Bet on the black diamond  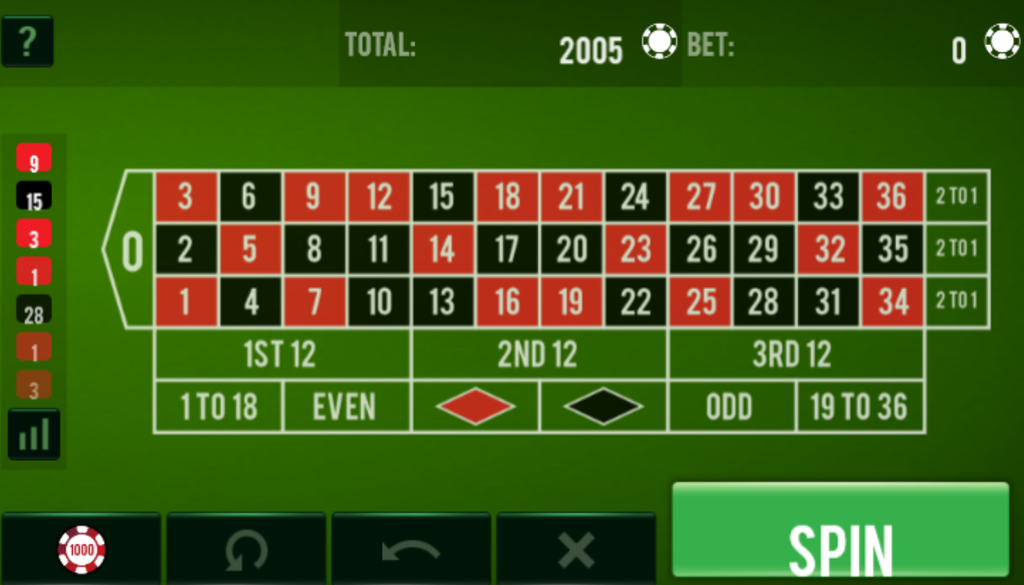(603, 407)
